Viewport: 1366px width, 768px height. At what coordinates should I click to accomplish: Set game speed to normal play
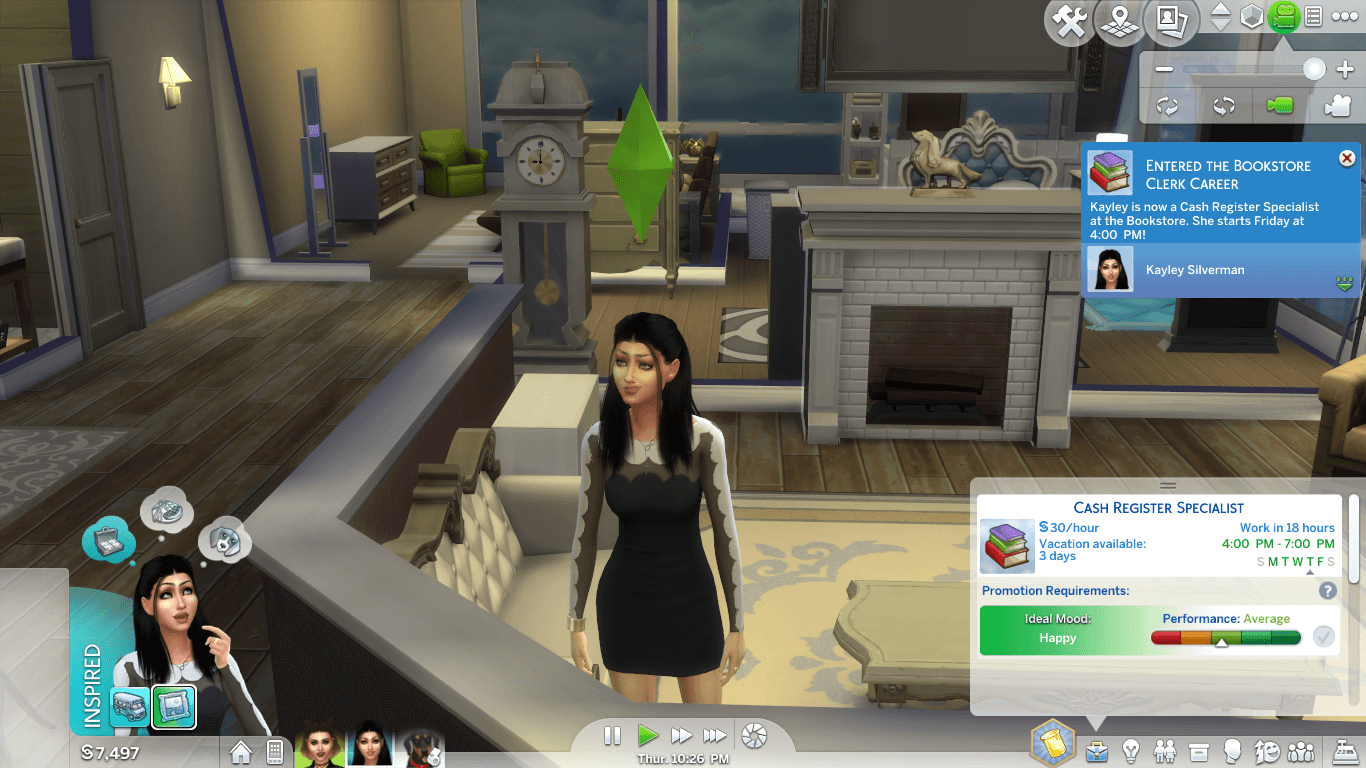click(648, 736)
